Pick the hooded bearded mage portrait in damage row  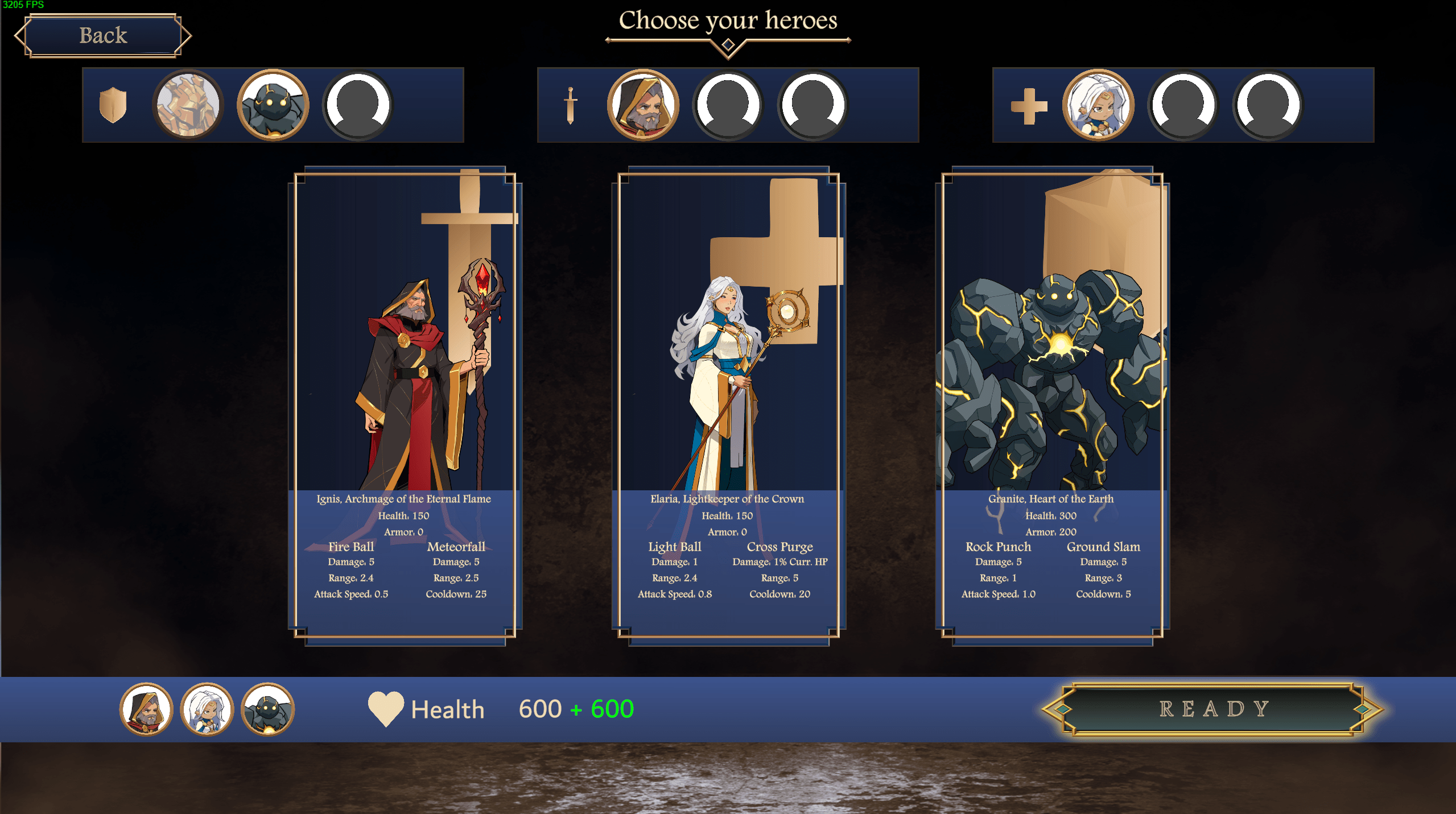643,105
